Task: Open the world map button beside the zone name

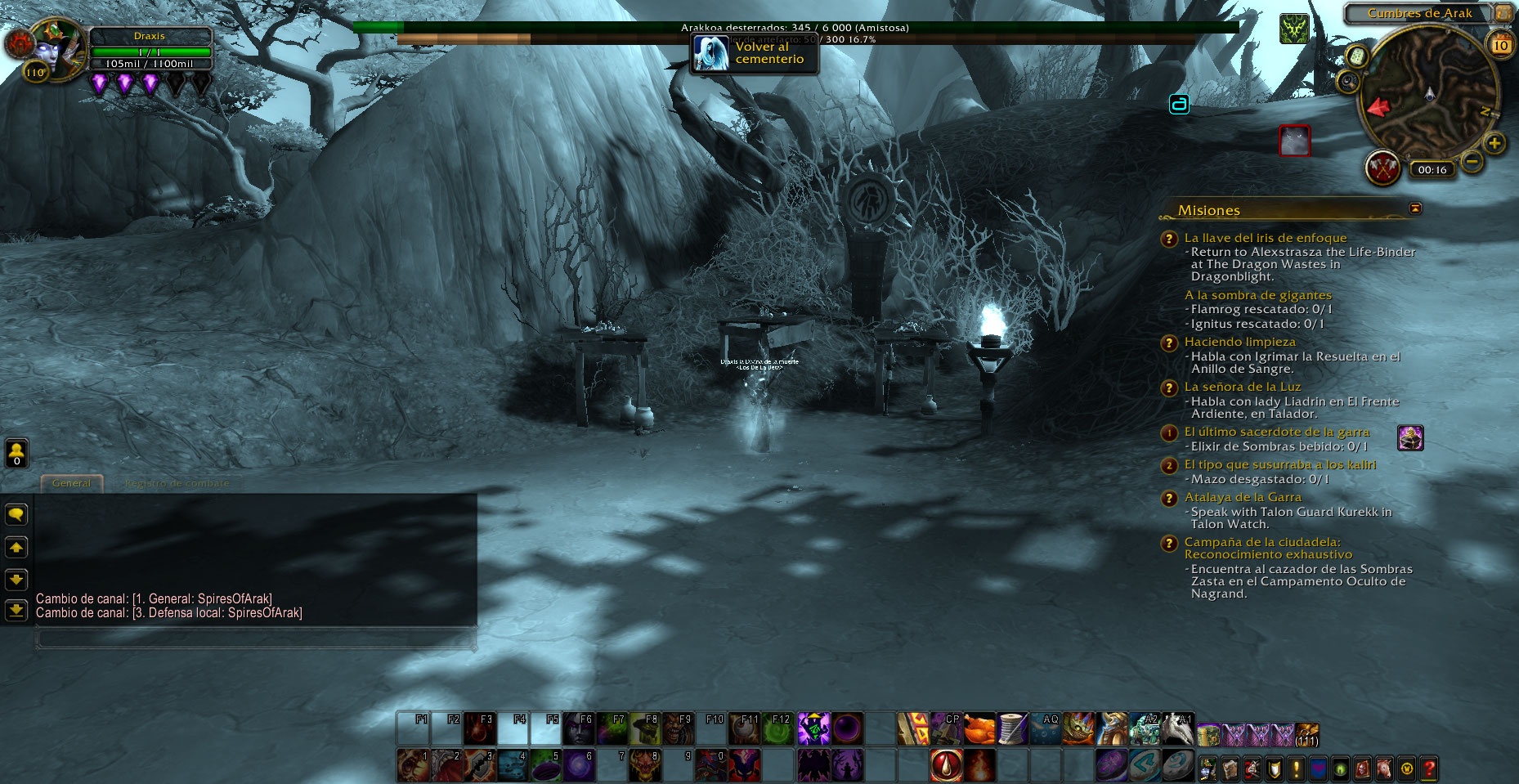Action: tap(1503, 13)
